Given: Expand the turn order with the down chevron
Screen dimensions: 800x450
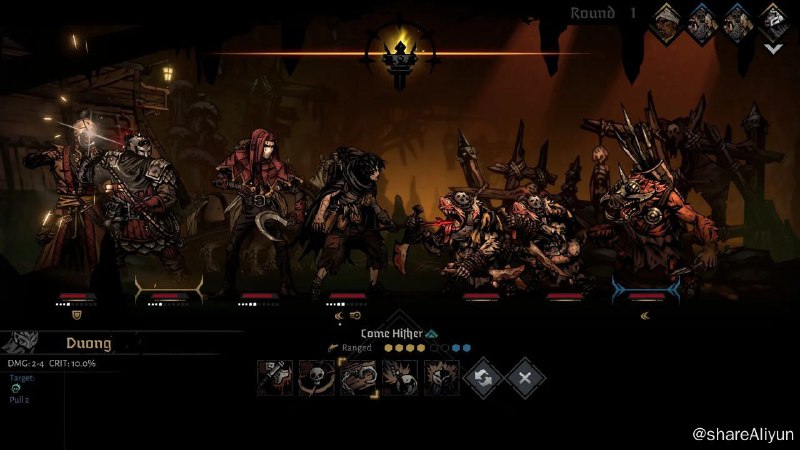Looking at the screenshot, I should click(x=772, y=46).
